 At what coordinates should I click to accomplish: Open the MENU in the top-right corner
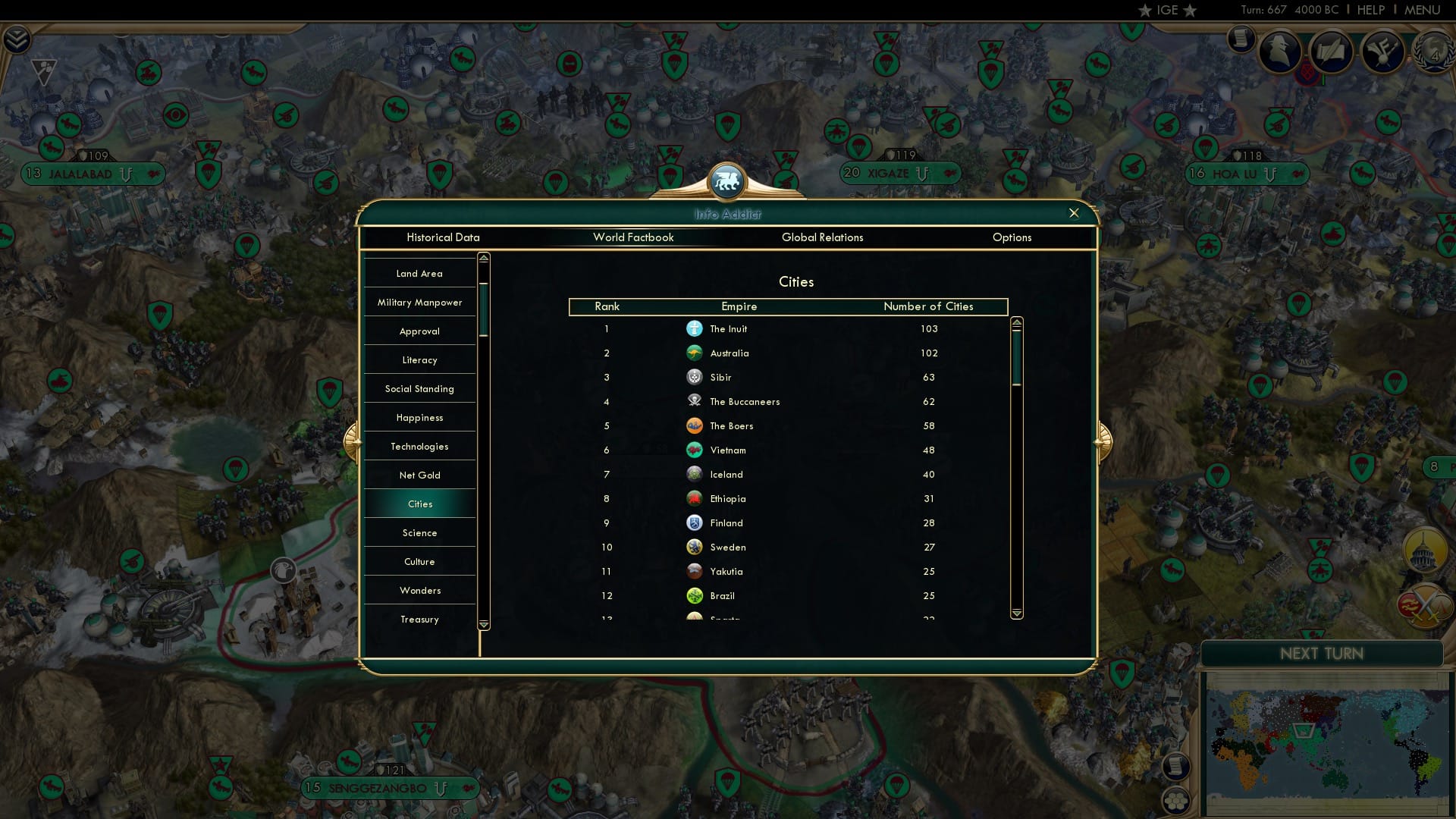pos(1423,10)
